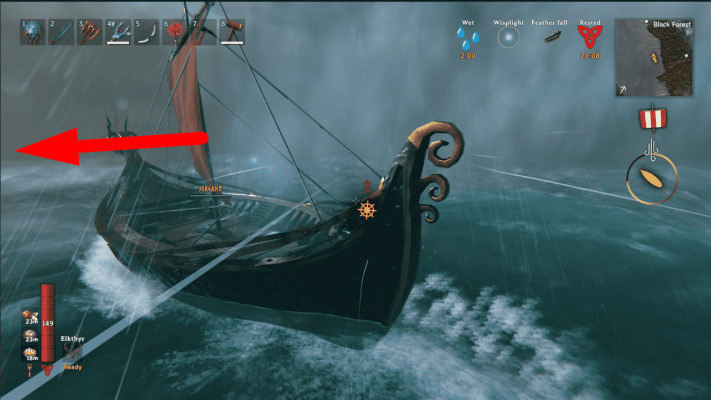Click the Rested status effect icon
Screen dimensions: 711x400
(589, 38)
